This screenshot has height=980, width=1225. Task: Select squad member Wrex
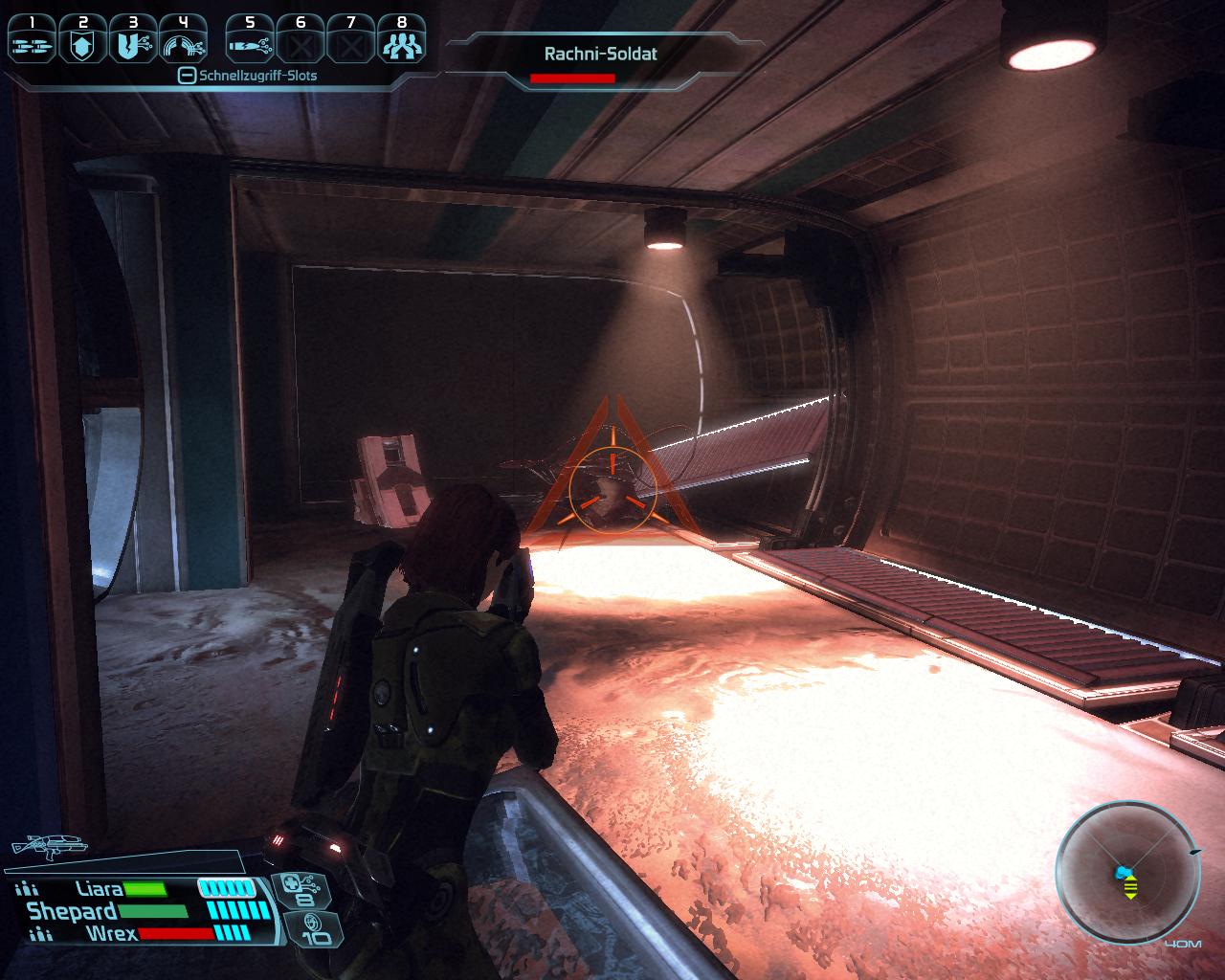pos(111,932)
